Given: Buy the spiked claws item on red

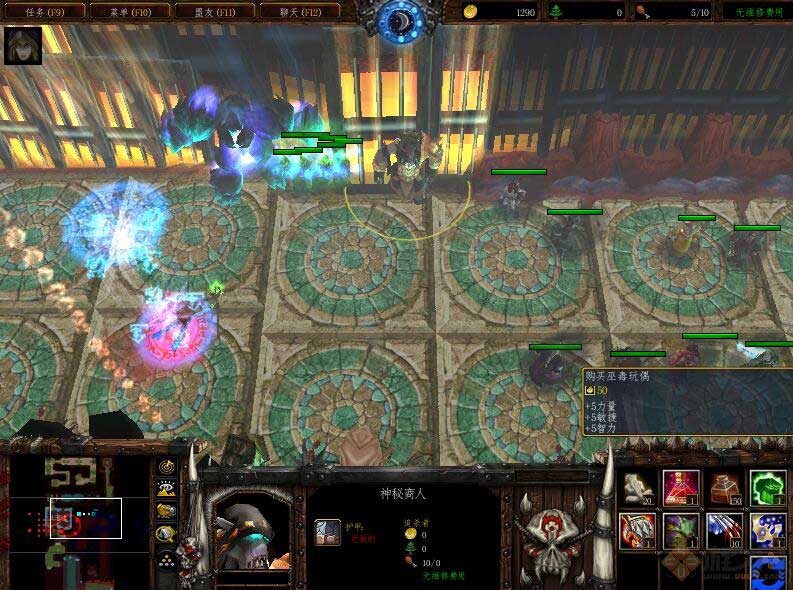Looking at the screenshot, I should (636, 530).
